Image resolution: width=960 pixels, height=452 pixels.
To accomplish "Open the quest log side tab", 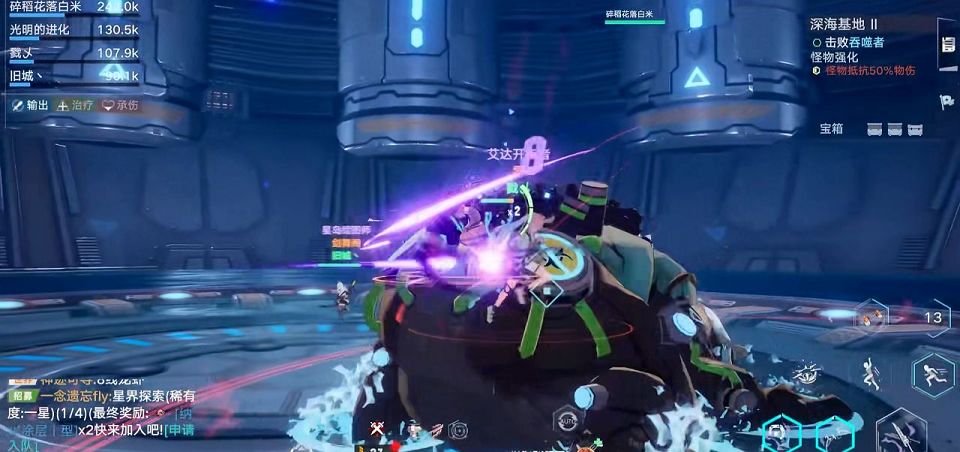I will [x=948, y=46].
